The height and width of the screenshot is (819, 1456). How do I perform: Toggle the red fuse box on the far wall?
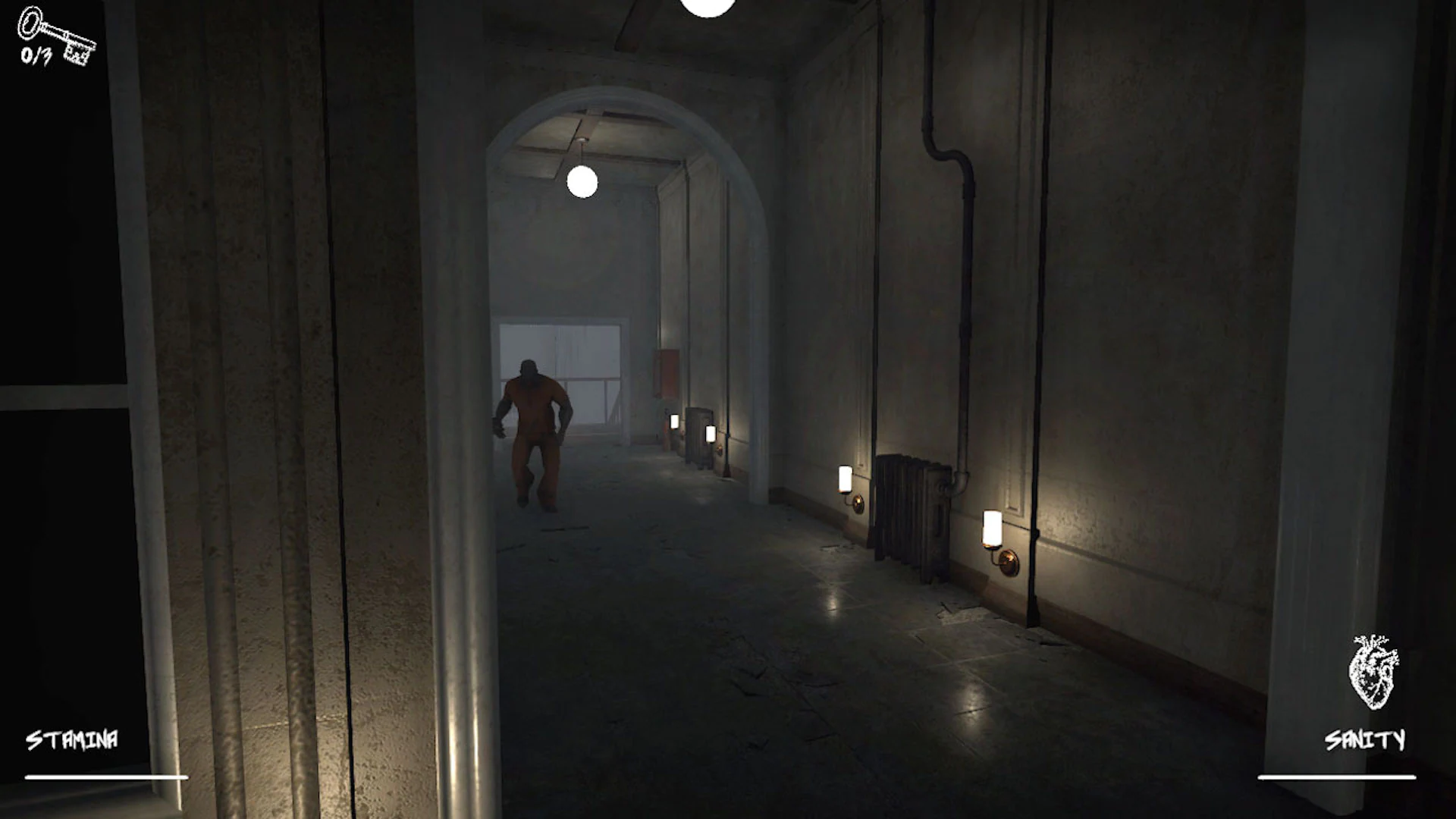665,372
